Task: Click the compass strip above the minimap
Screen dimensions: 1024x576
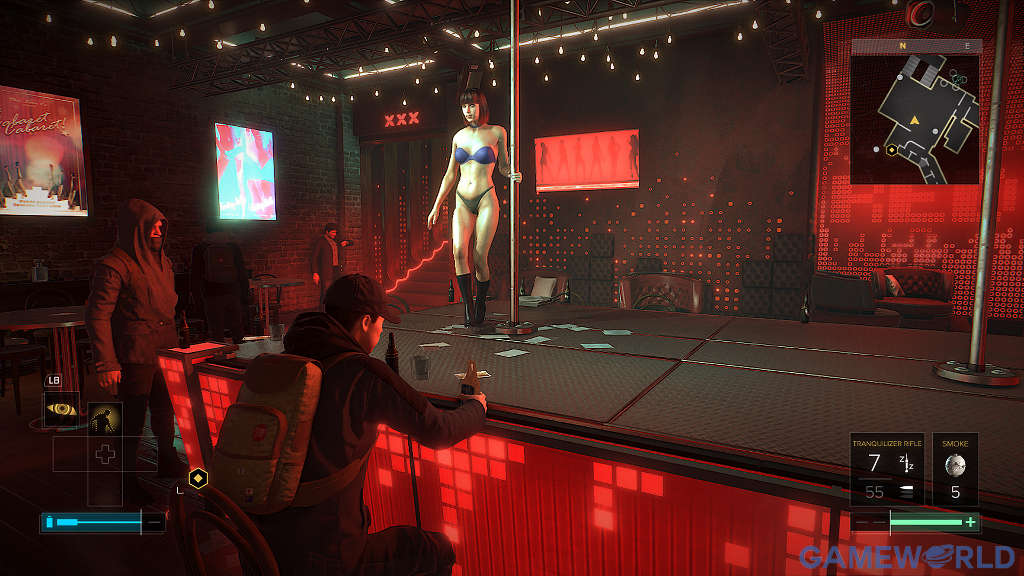Action: point(915,45)
